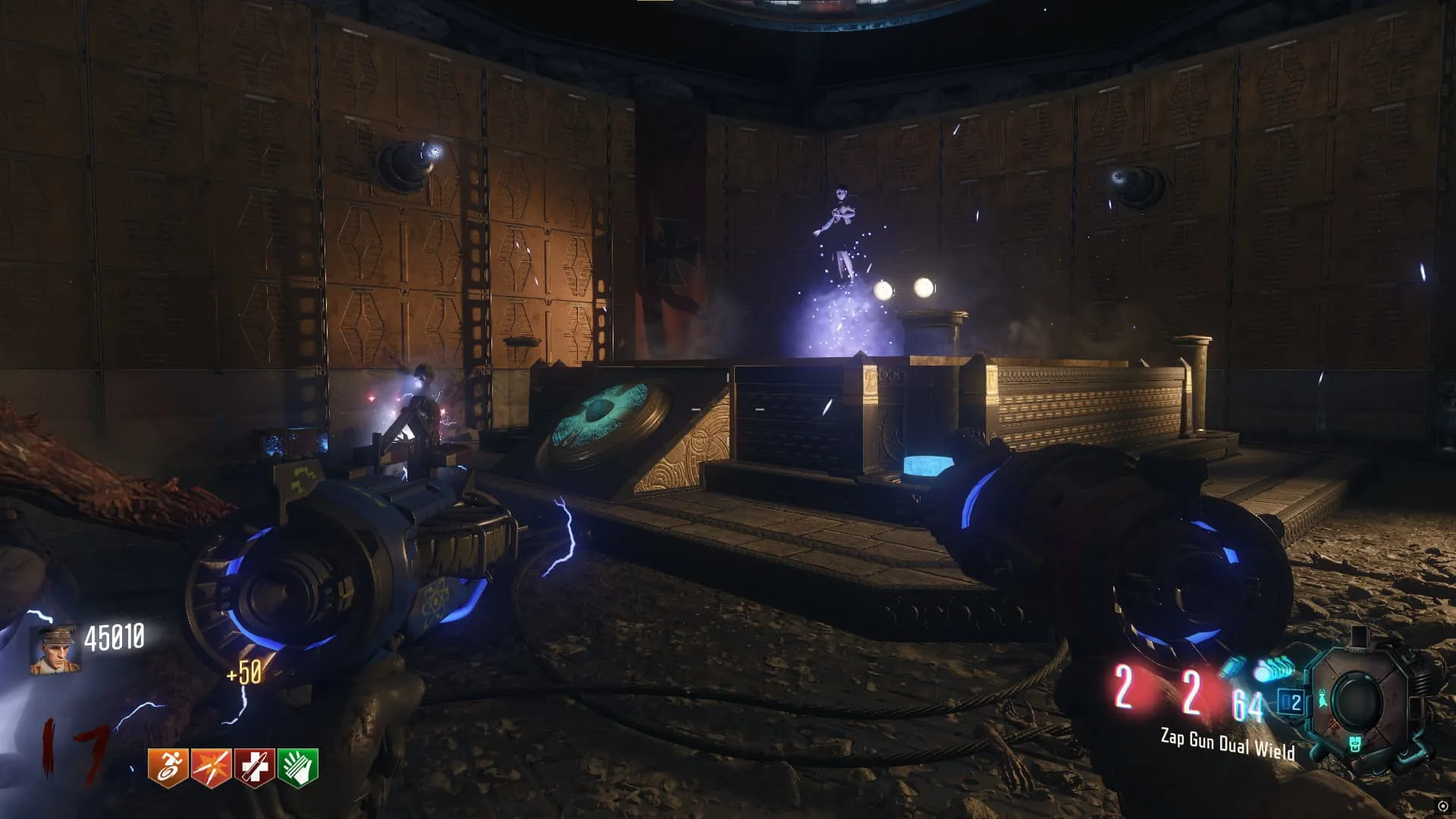Click the recording overlay icon in corner
This screenshot has height=819, width=1456.
[x=1442, y=806]
